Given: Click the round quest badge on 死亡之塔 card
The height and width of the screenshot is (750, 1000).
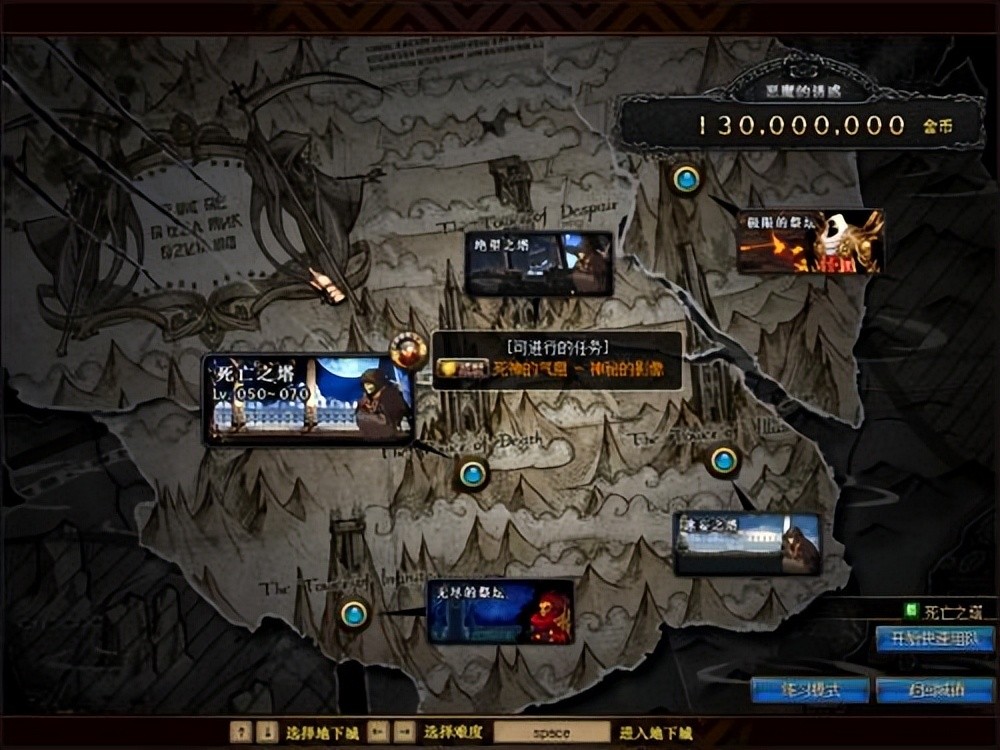Looking at the screenshot, I should [408, 350].
